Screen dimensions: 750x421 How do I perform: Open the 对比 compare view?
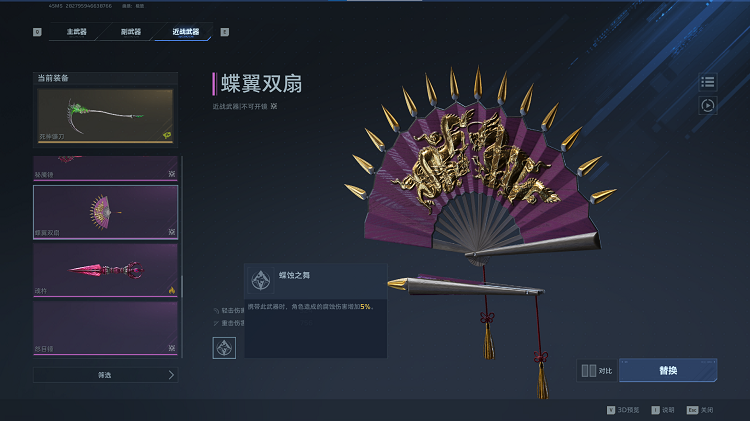(598, 371)
